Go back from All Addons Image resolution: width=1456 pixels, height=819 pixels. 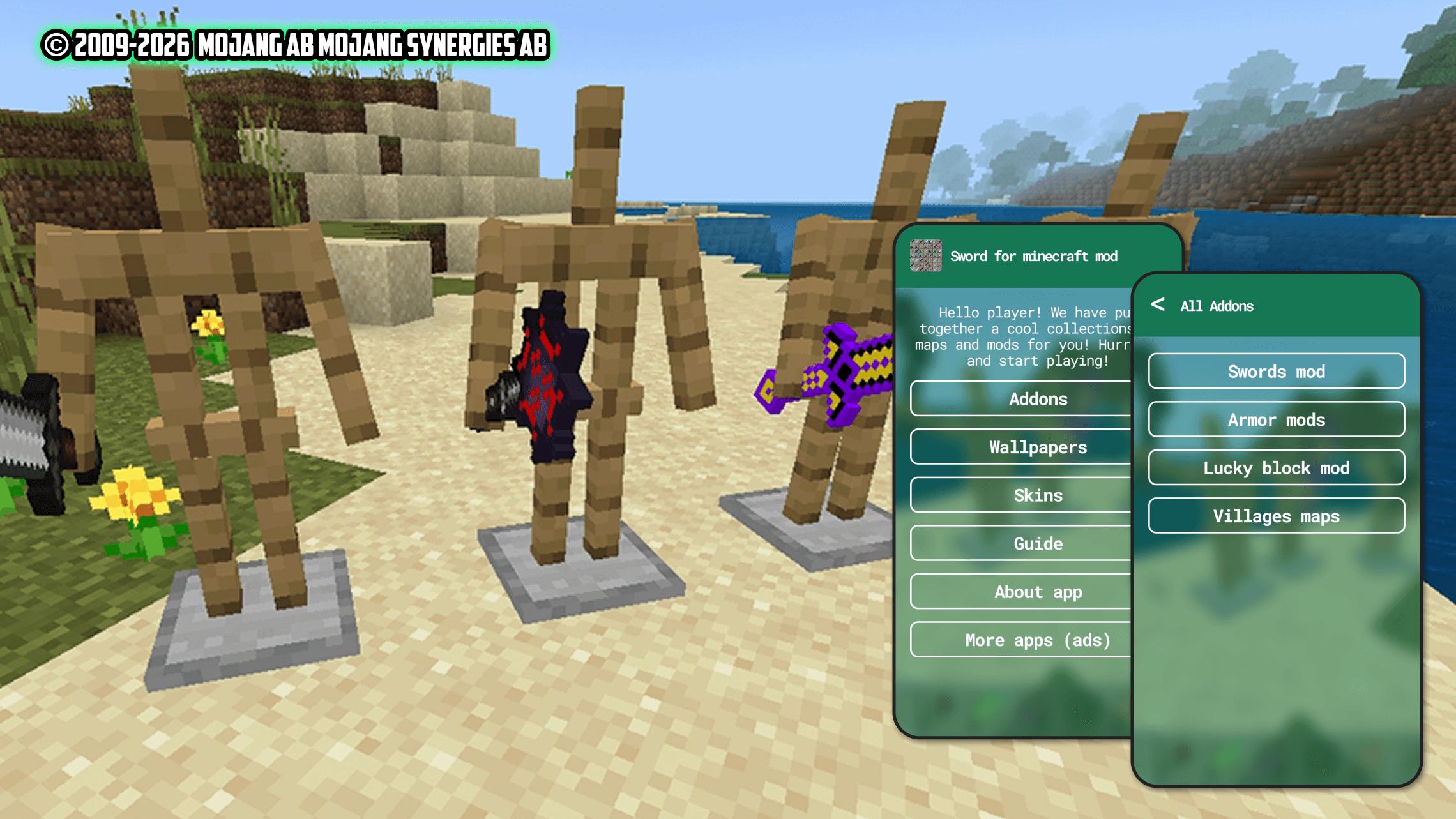pos(1157,304)
